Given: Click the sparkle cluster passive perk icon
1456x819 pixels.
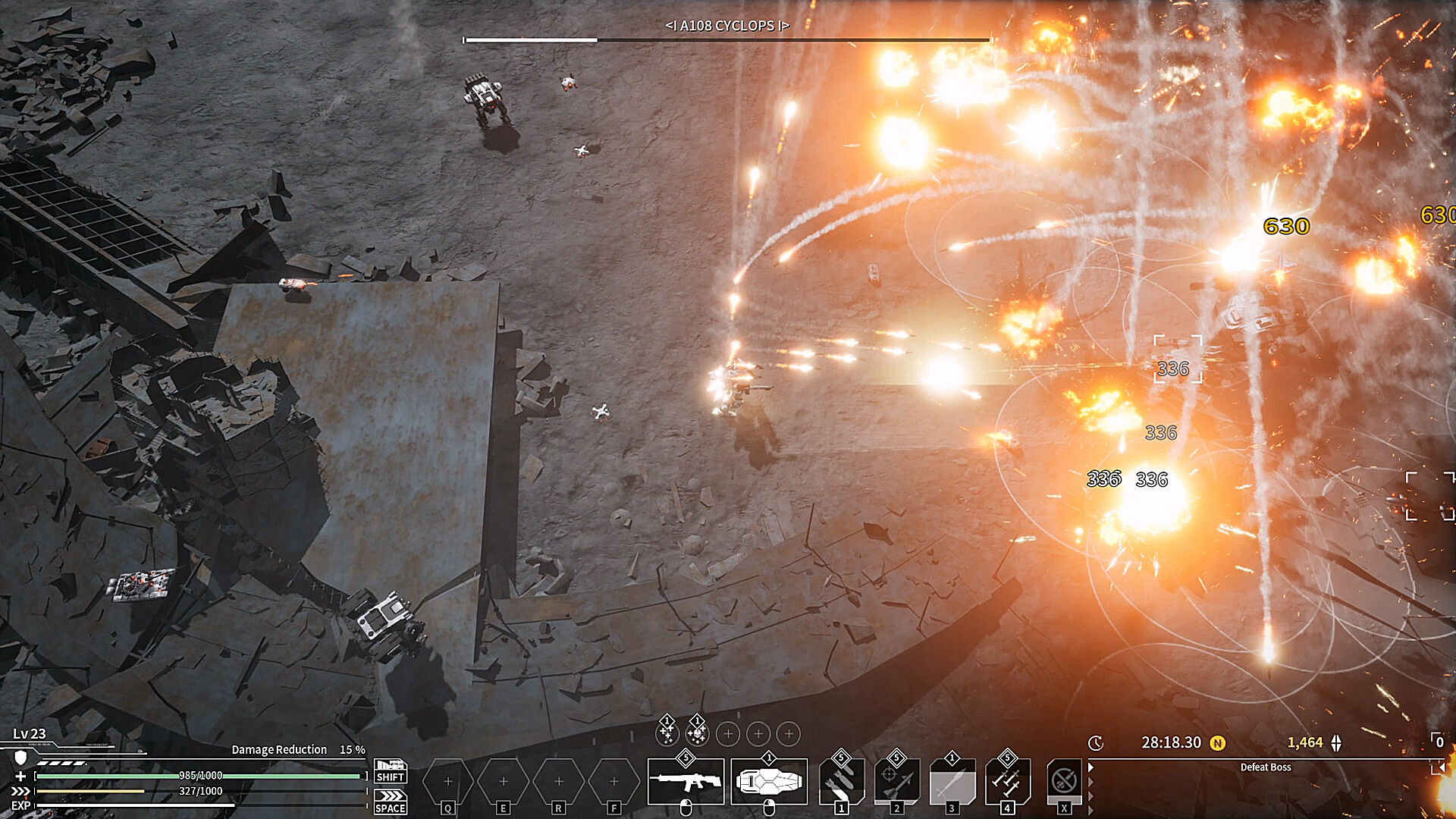Looking at the screenshot, I should [x=667, y=733].
